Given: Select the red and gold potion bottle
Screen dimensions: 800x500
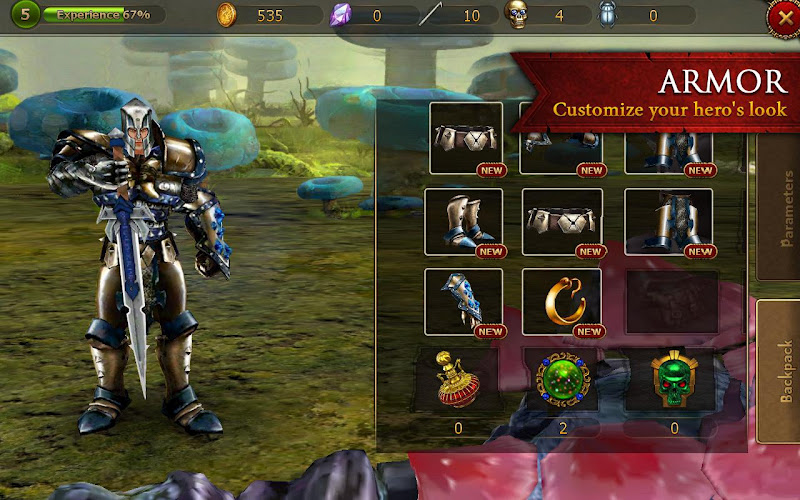Looking at the screenshot, I should (457, 379).
